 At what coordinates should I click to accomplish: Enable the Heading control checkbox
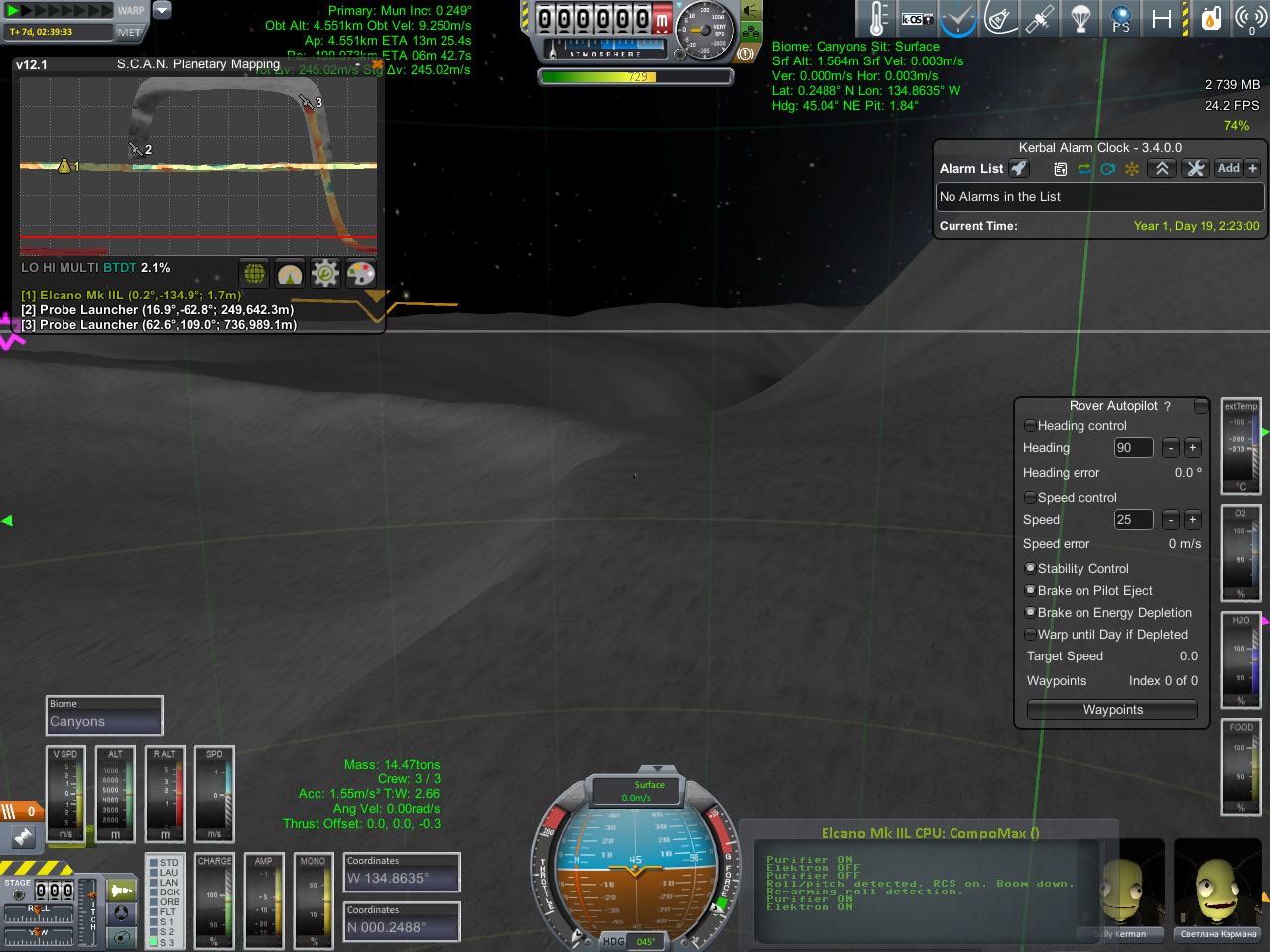coord(1030,426)
